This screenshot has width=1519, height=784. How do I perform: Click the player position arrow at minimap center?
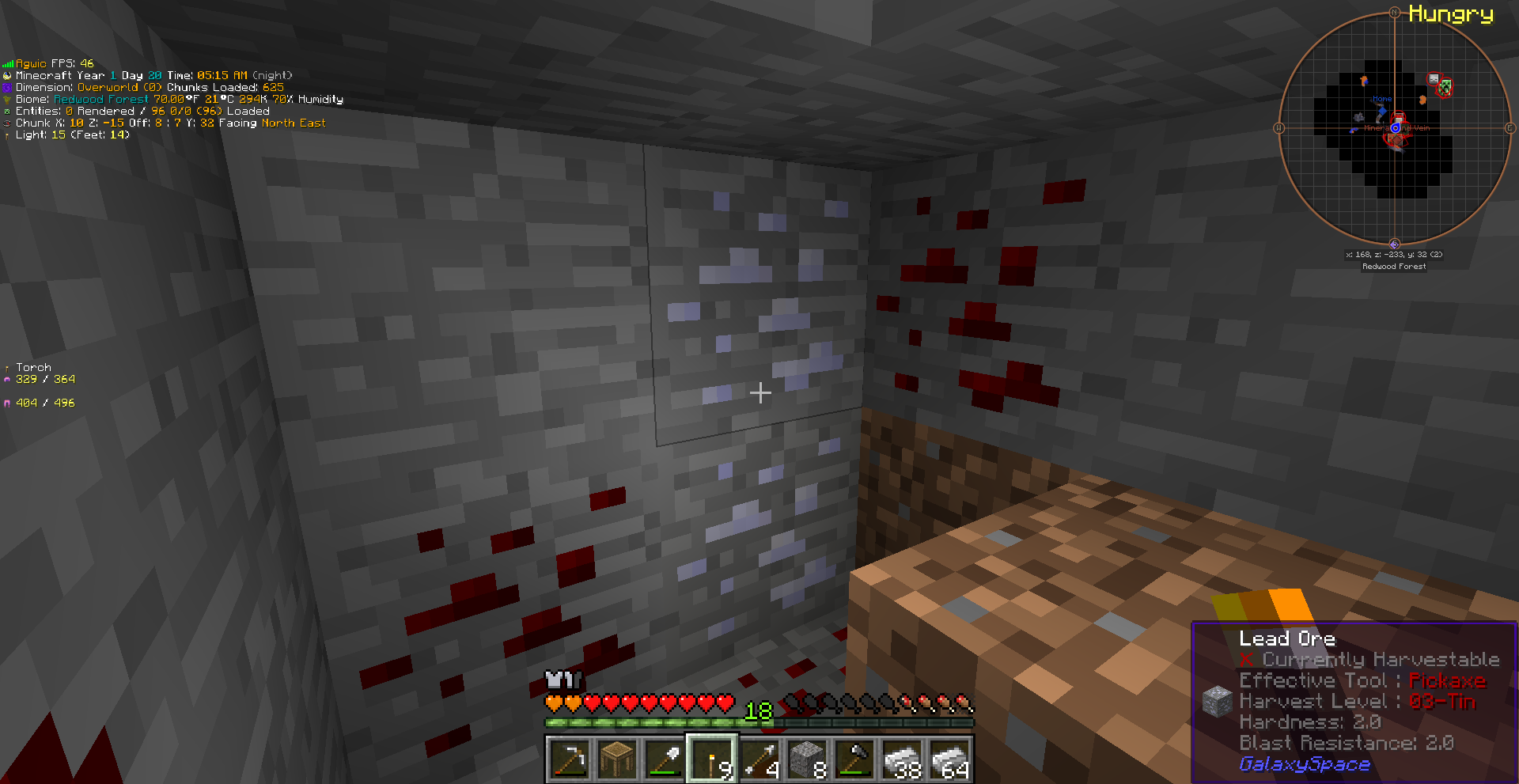[1396, 128]
